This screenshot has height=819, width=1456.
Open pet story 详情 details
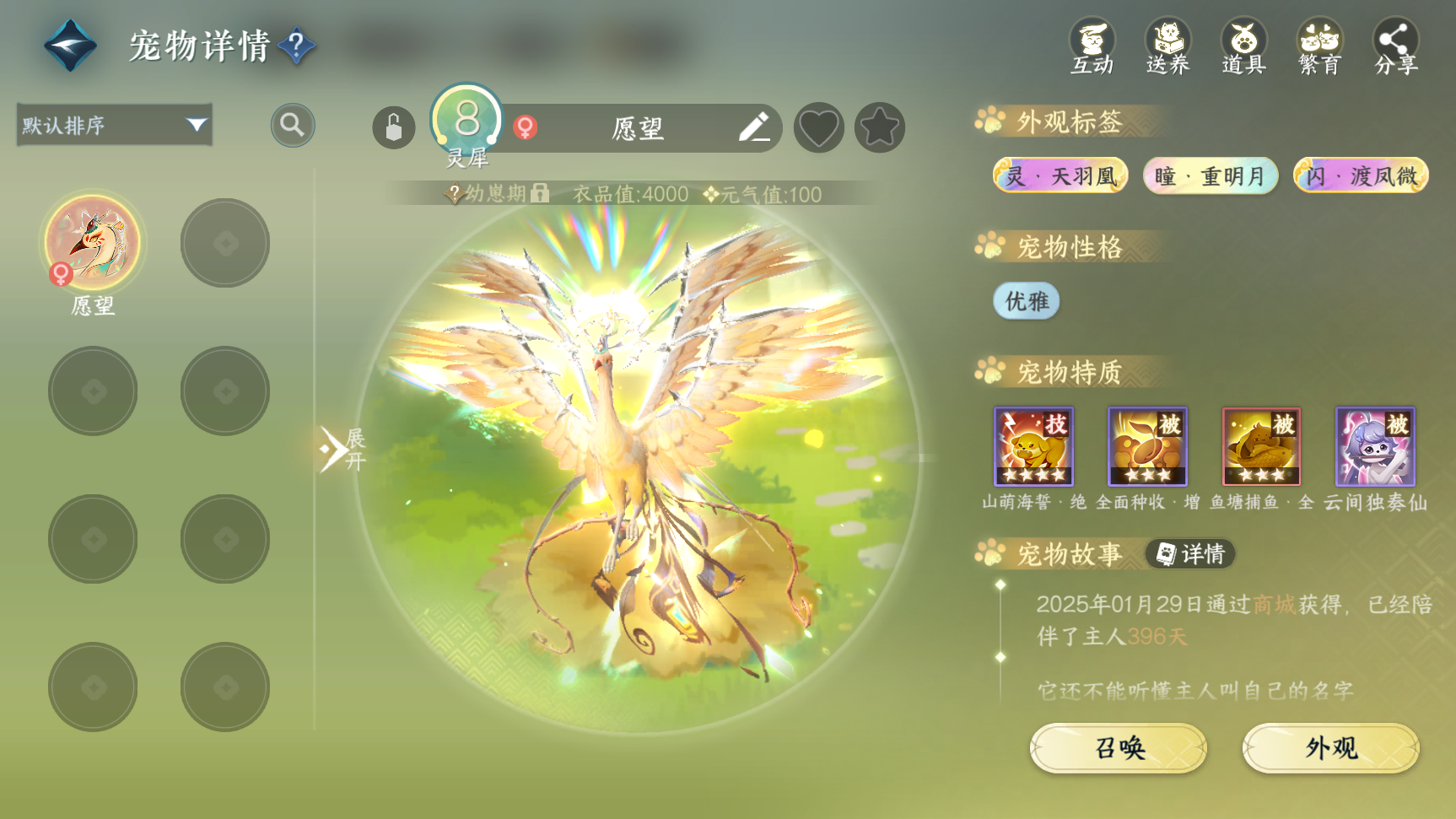1190,554
